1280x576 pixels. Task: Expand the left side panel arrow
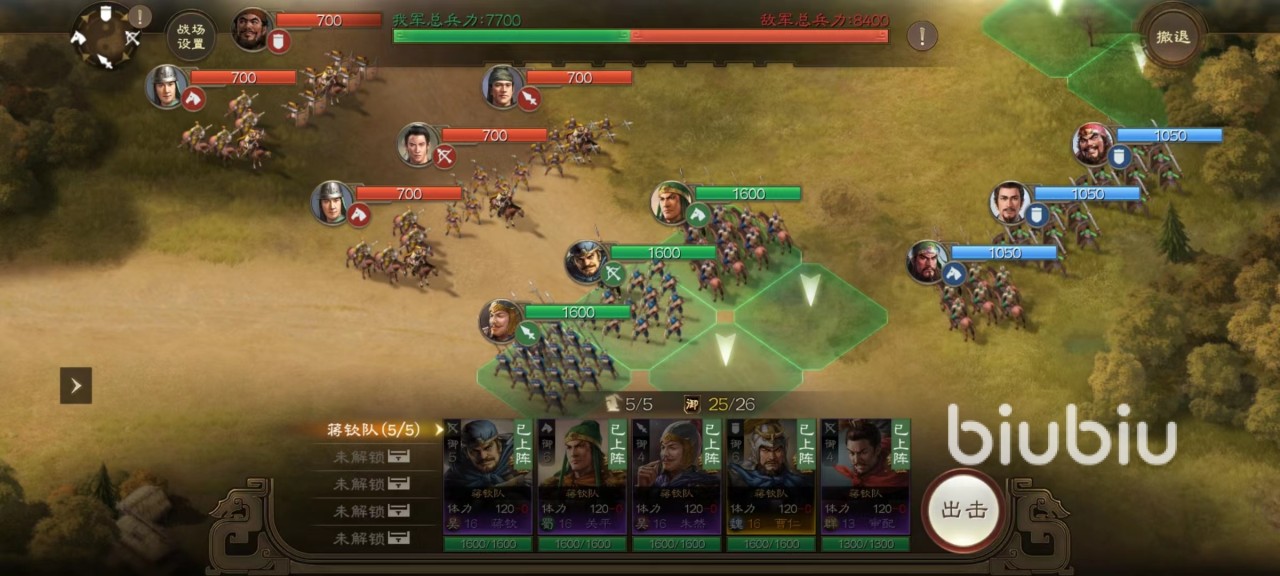coord(76,385)
